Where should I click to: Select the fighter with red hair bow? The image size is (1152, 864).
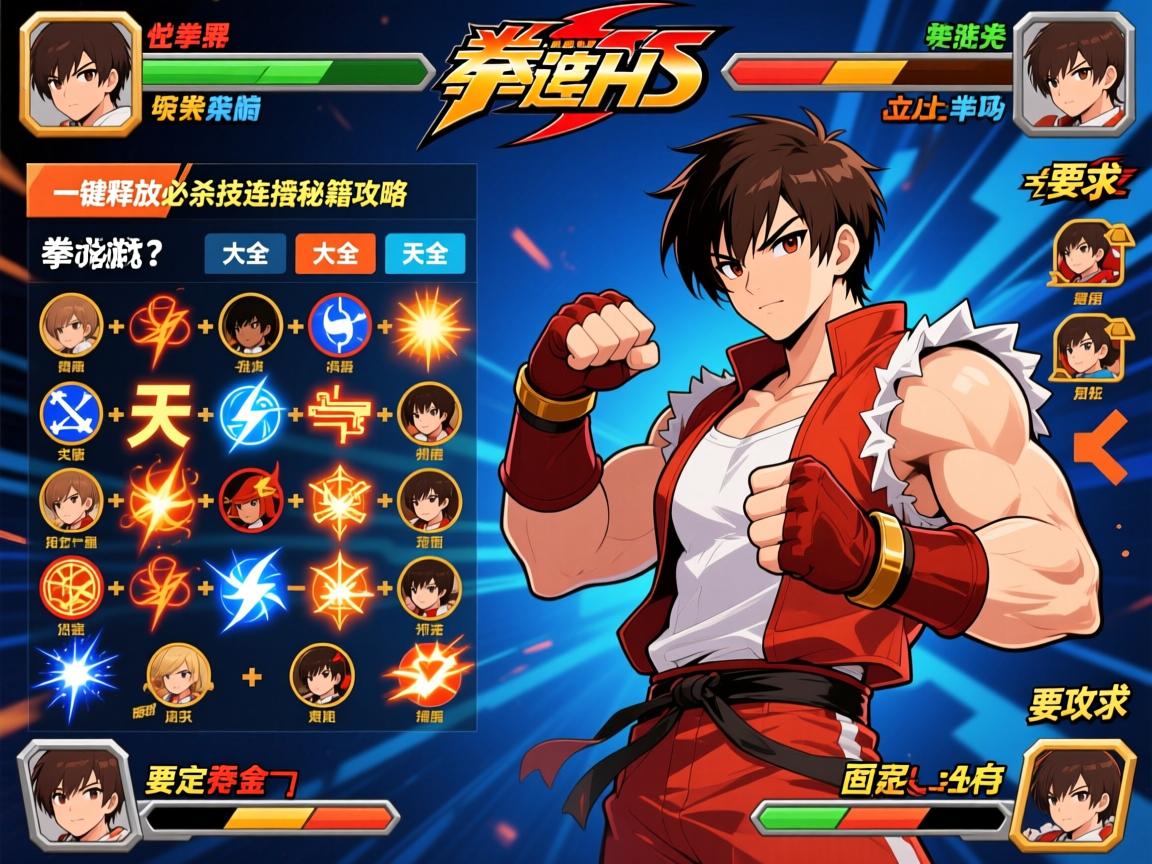[321, 674]
